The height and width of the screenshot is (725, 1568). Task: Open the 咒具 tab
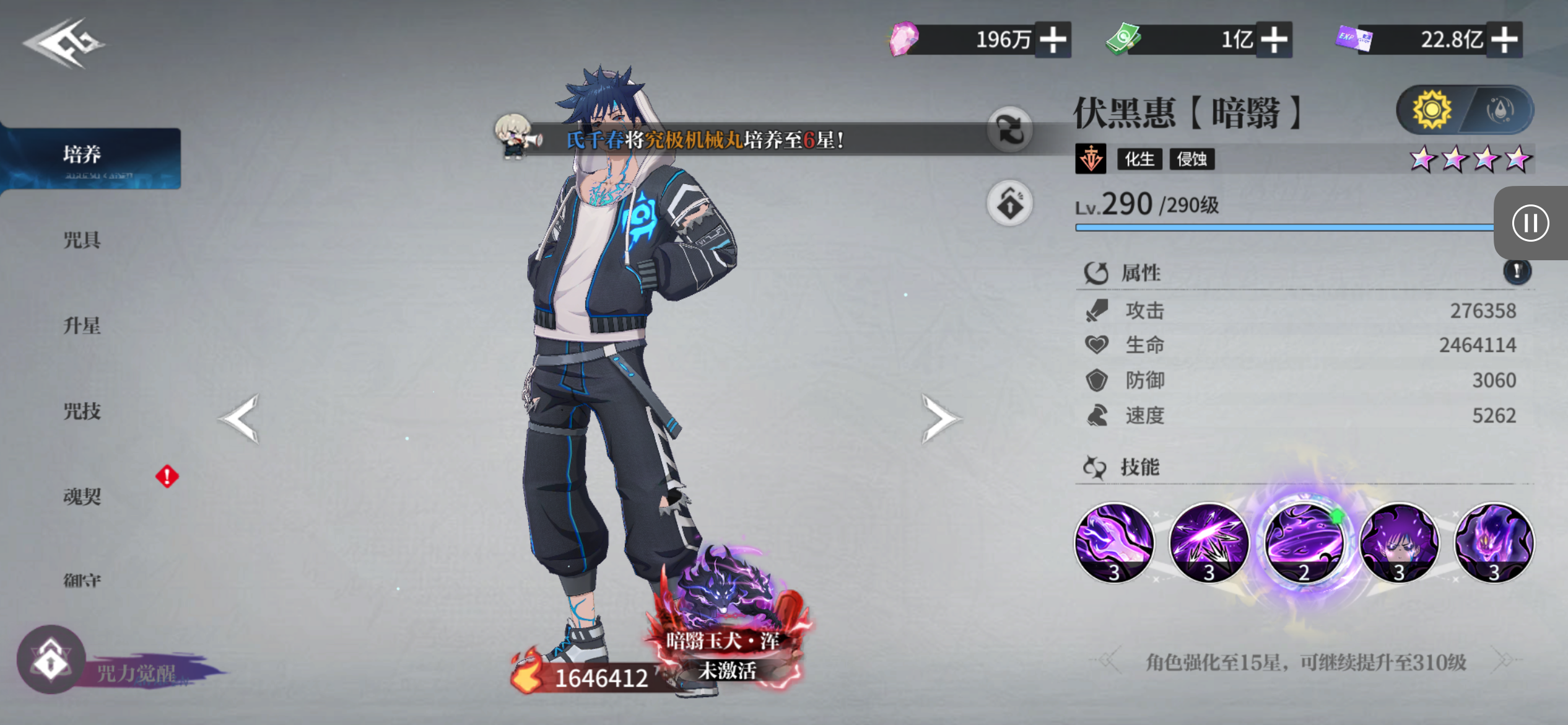(x=82, y=240)
